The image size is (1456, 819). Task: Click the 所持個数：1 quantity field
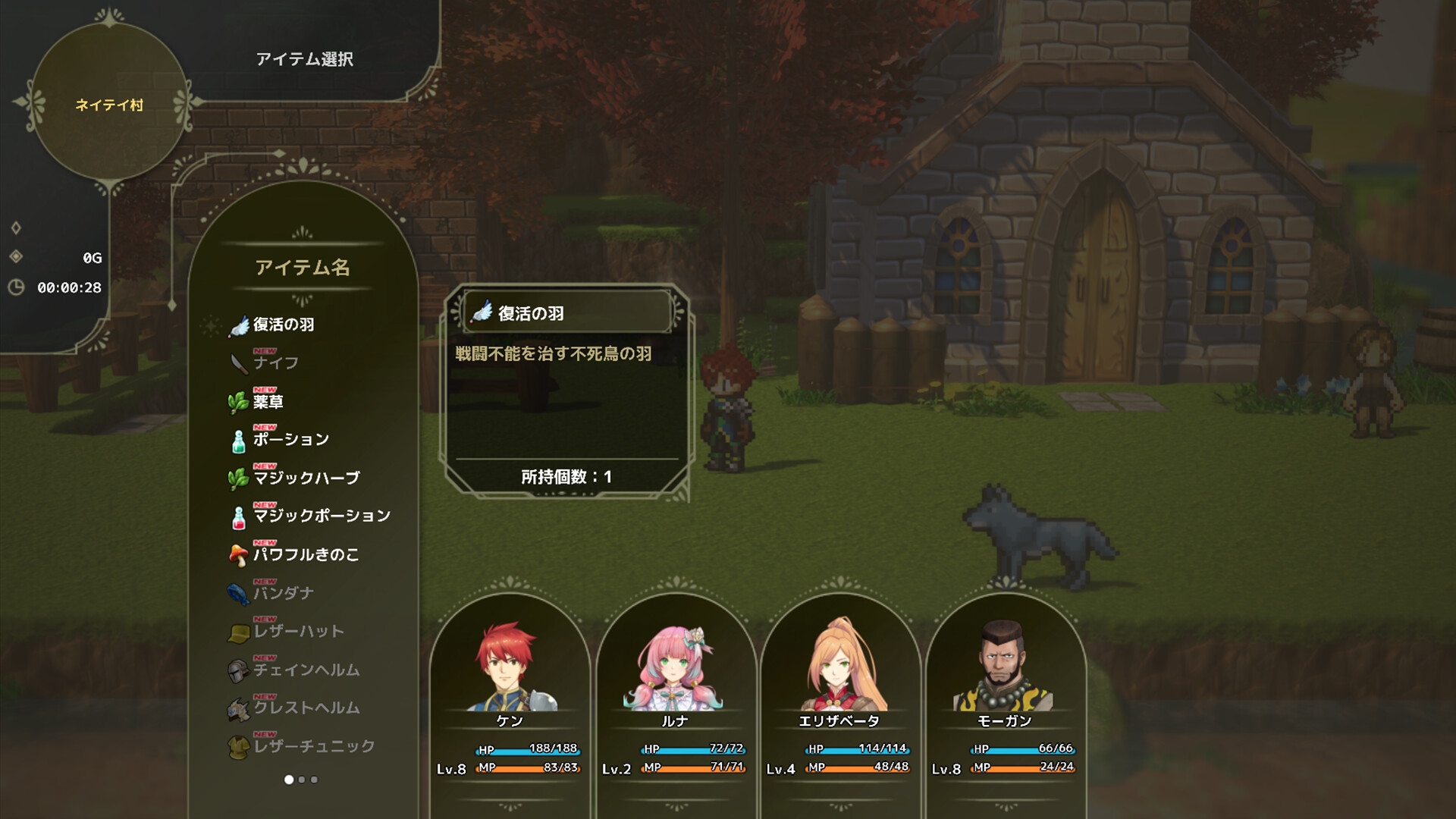click(x=565, y=478)
